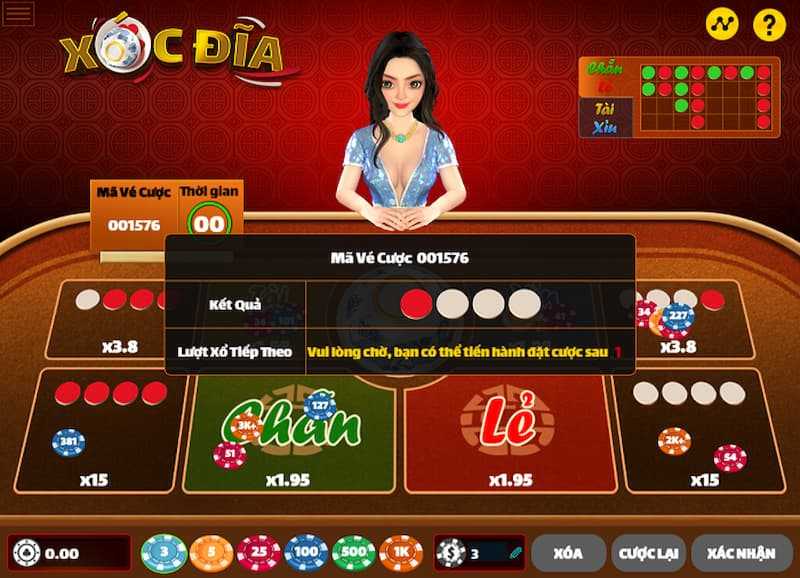800x578 pixels.
Task: Repeat bet with Cược Lại button
Action: point(650,552)
